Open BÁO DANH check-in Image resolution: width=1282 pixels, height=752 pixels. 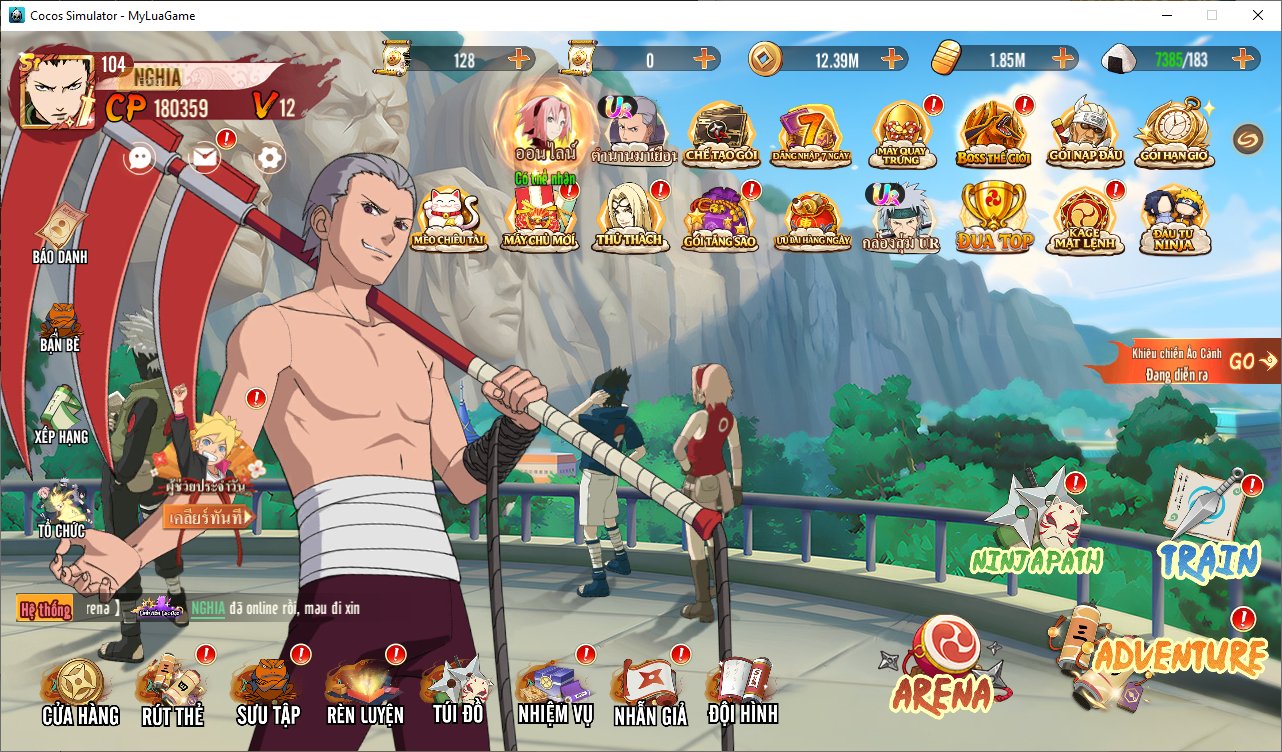click(60, 232)
